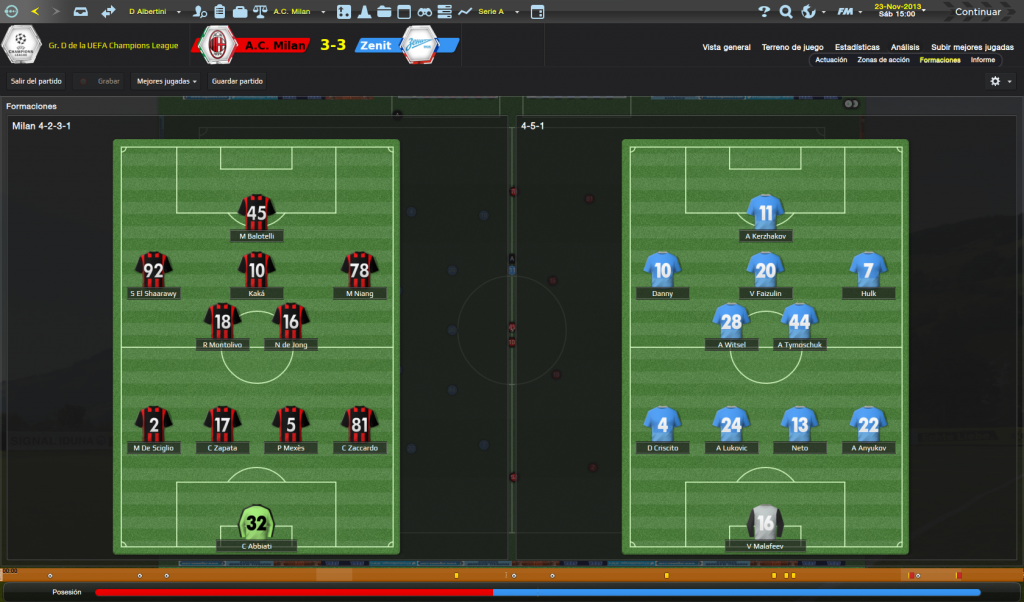The image size is (1024, 602).
Task: Show the Estadísticas tab
Action: [x=857, y=47]
